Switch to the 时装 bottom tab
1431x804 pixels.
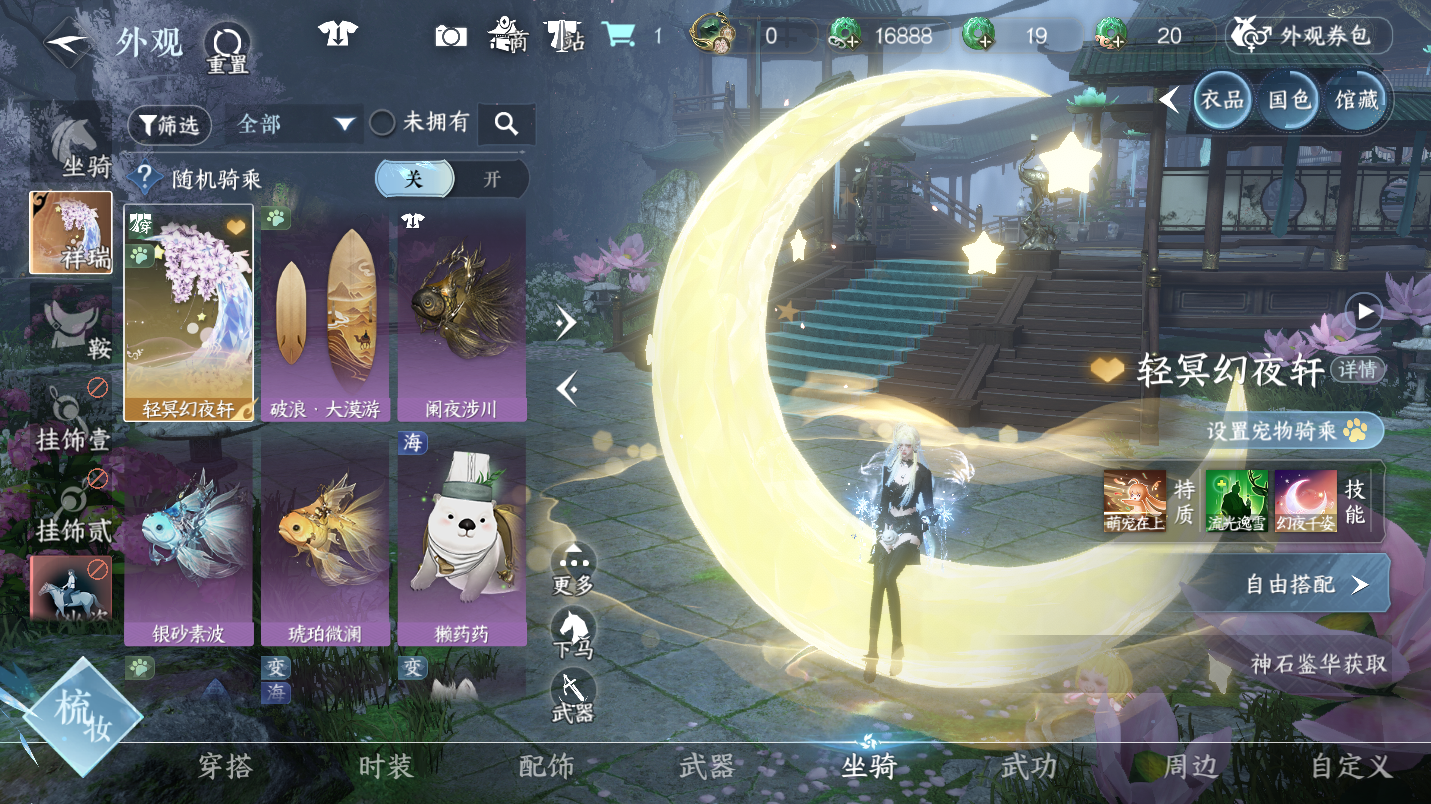(x=385, y=767)
